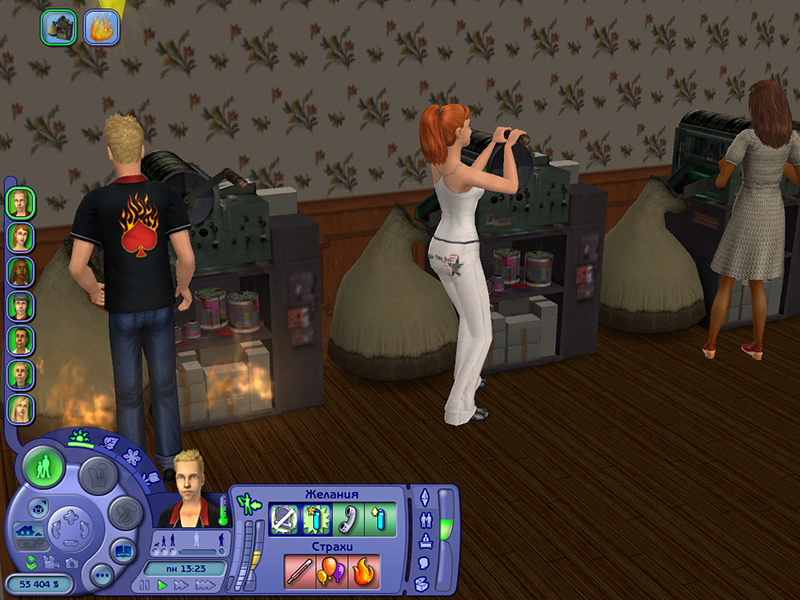Open the options menu with three dots
This screenshot has height=600, width=800.
click(100, 576)
